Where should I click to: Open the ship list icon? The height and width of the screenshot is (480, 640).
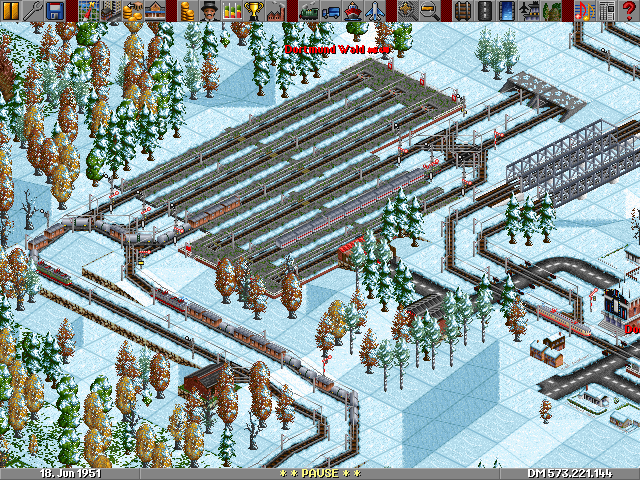coord(353,10)
